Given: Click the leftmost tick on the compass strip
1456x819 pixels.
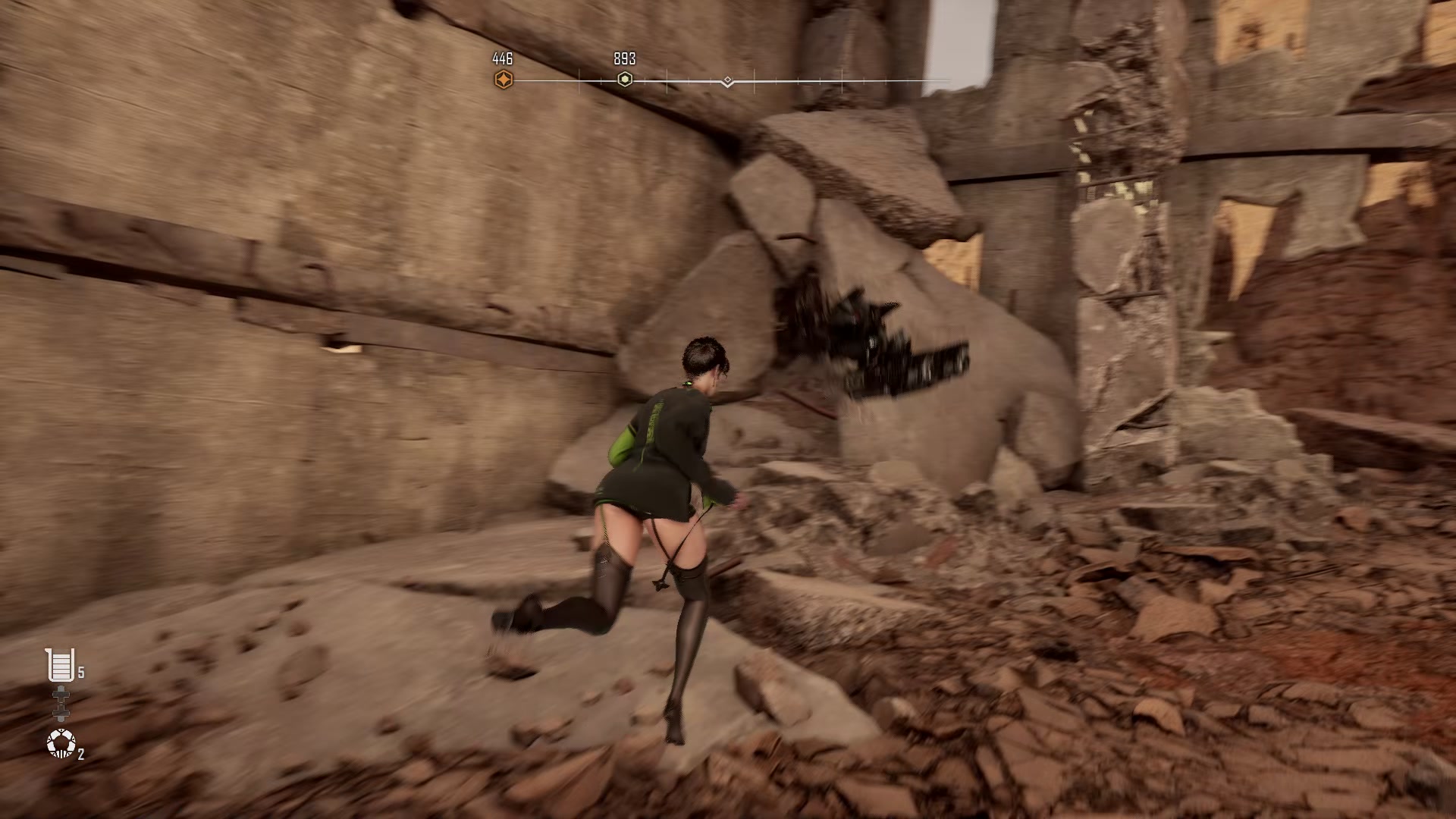Looking at the screenshot, I should (578, 79).
